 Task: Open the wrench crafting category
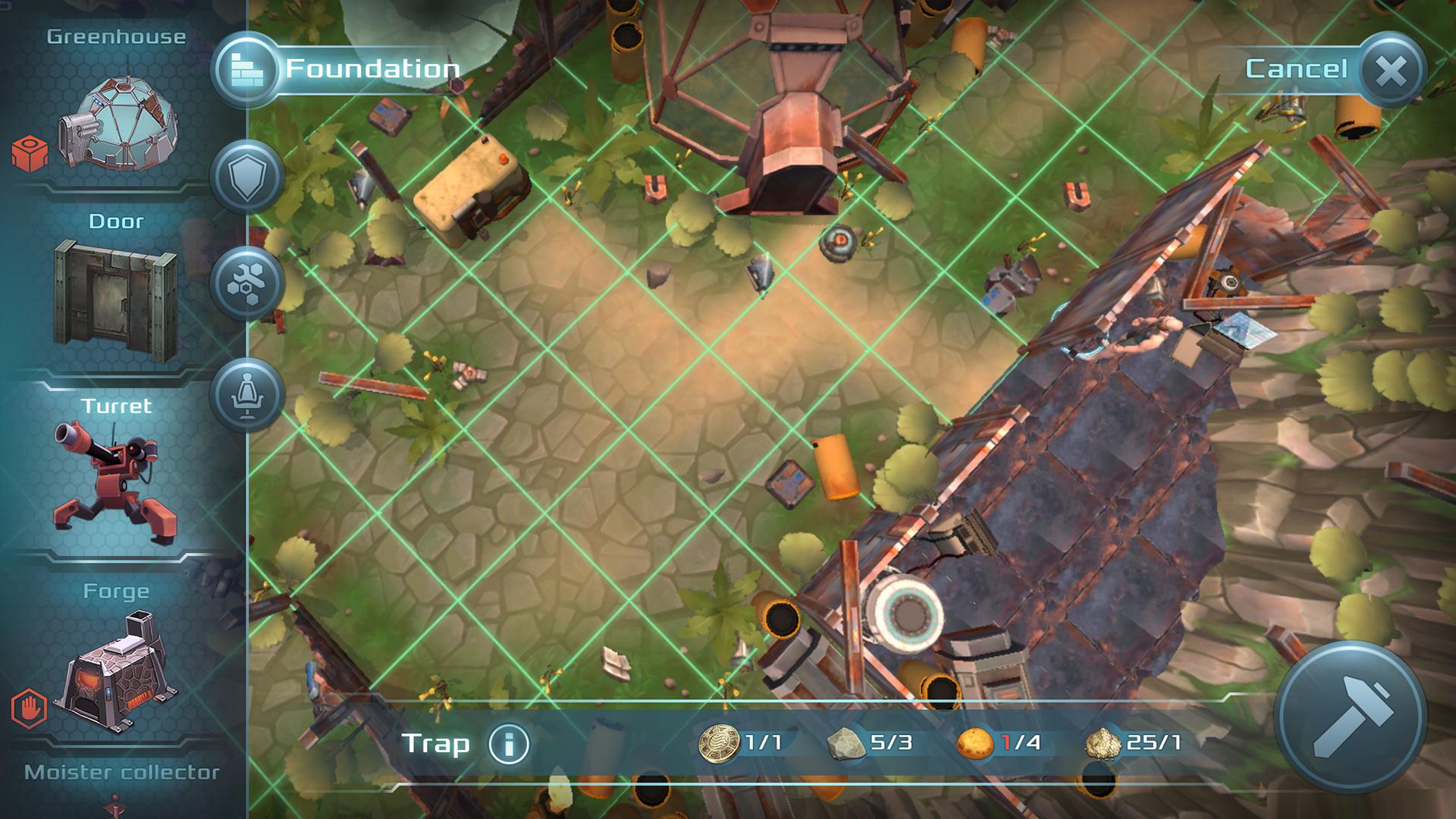click(246, 284)
